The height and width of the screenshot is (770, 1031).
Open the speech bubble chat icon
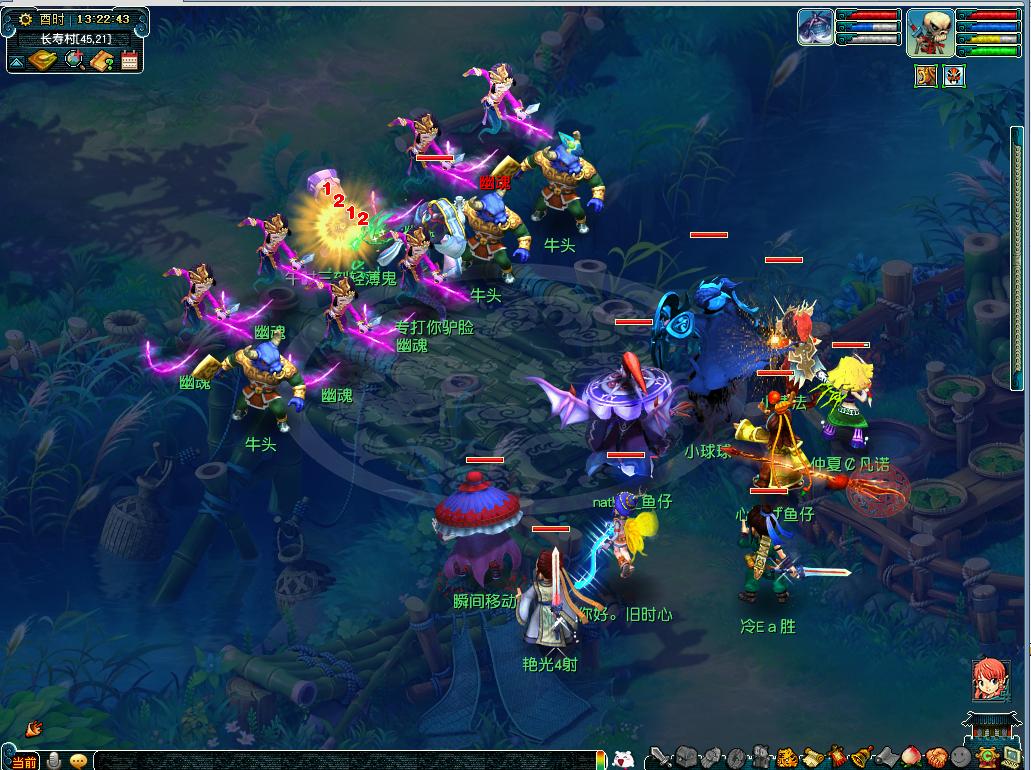point(78,760)
